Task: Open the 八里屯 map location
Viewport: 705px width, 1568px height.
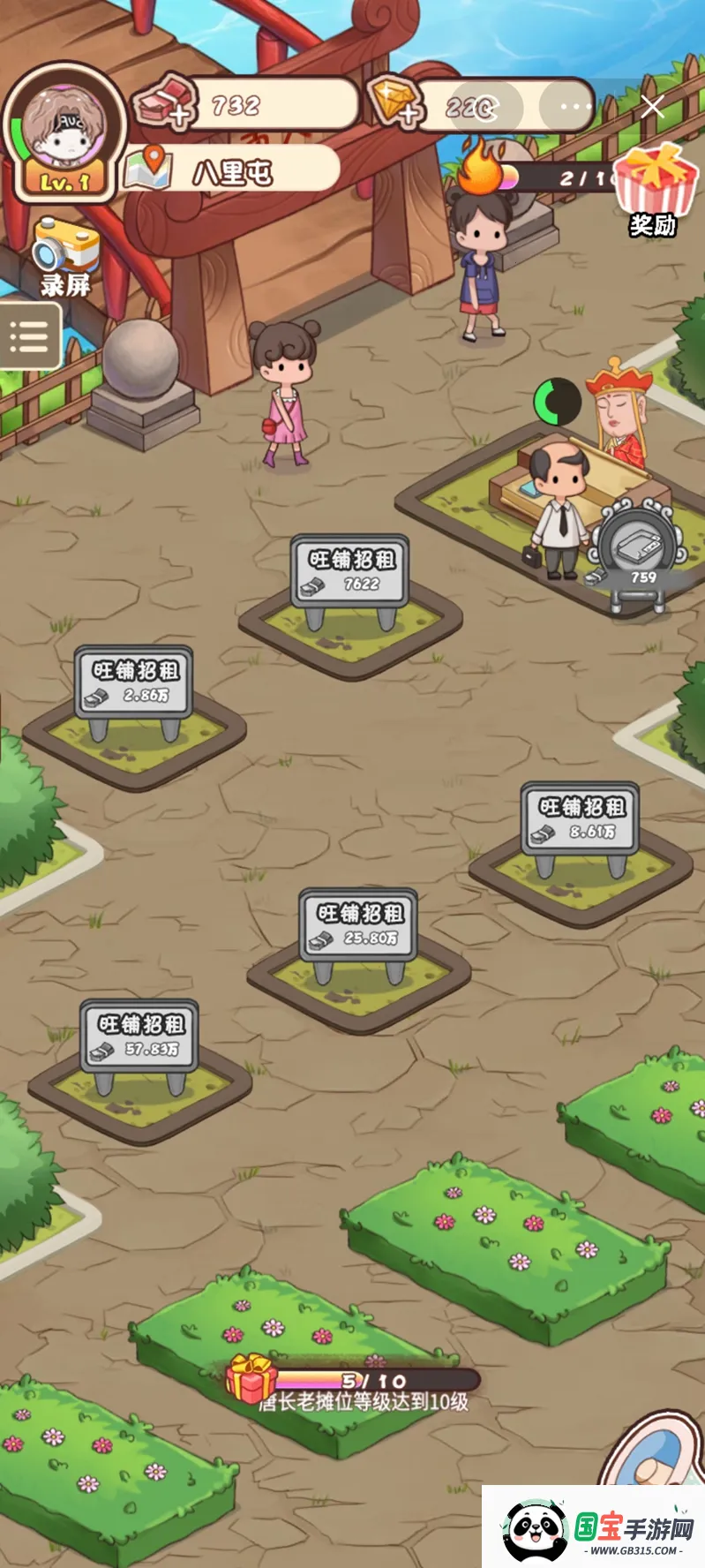Action: click(x=233, y=170)
